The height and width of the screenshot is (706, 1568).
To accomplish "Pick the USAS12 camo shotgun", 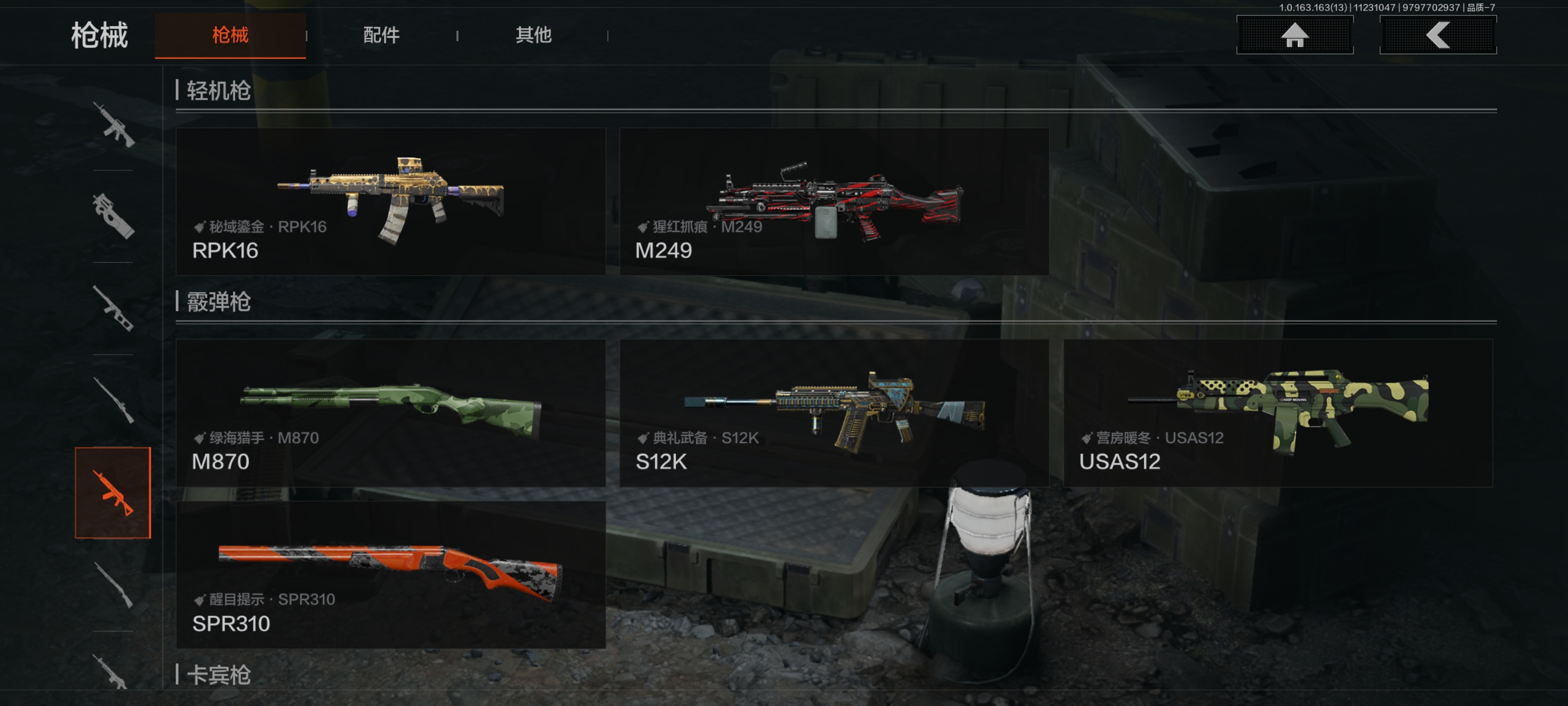I will [1277, 412].
